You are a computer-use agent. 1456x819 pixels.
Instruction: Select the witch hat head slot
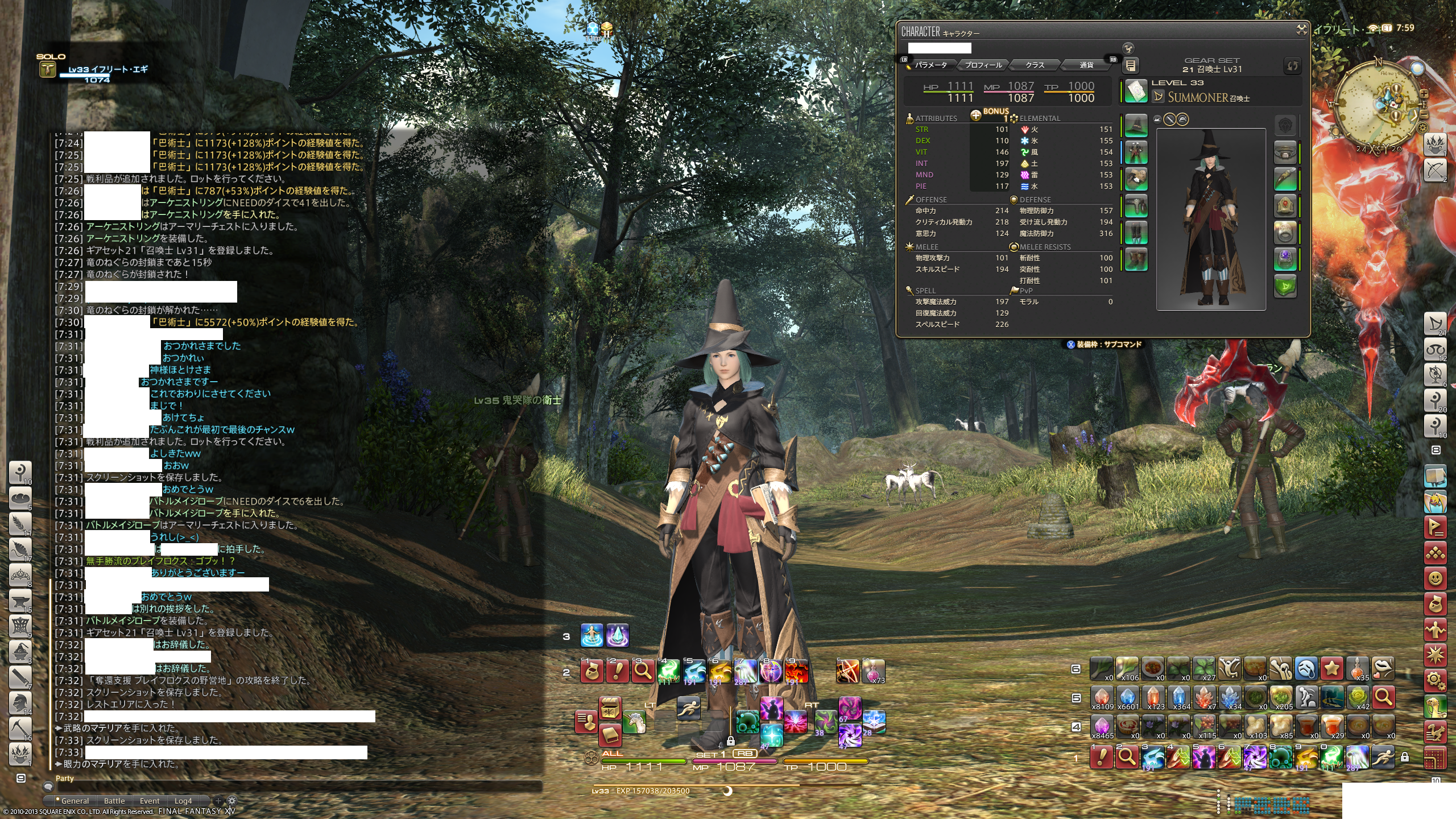[x=1136, y=126]
